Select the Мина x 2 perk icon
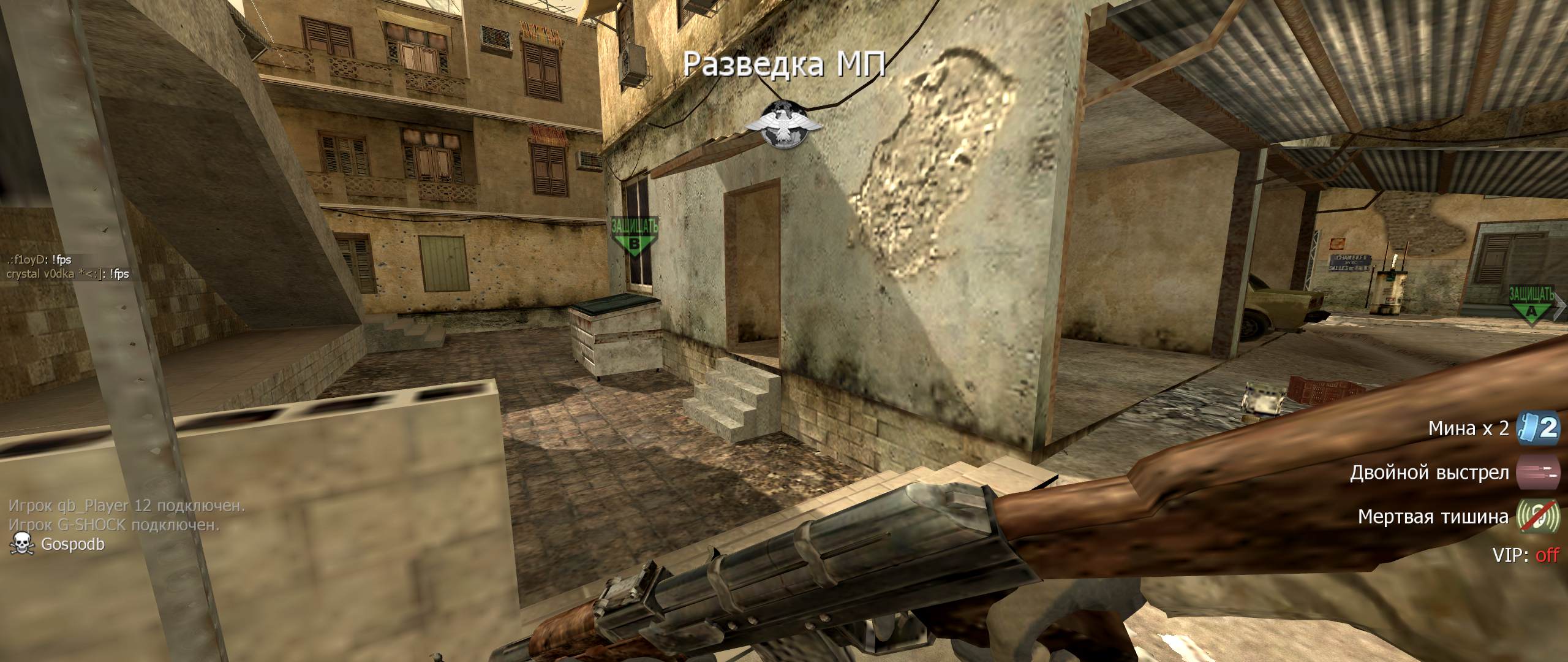This screenshot has height=662, width=1568. click(x=1537, y=428)
